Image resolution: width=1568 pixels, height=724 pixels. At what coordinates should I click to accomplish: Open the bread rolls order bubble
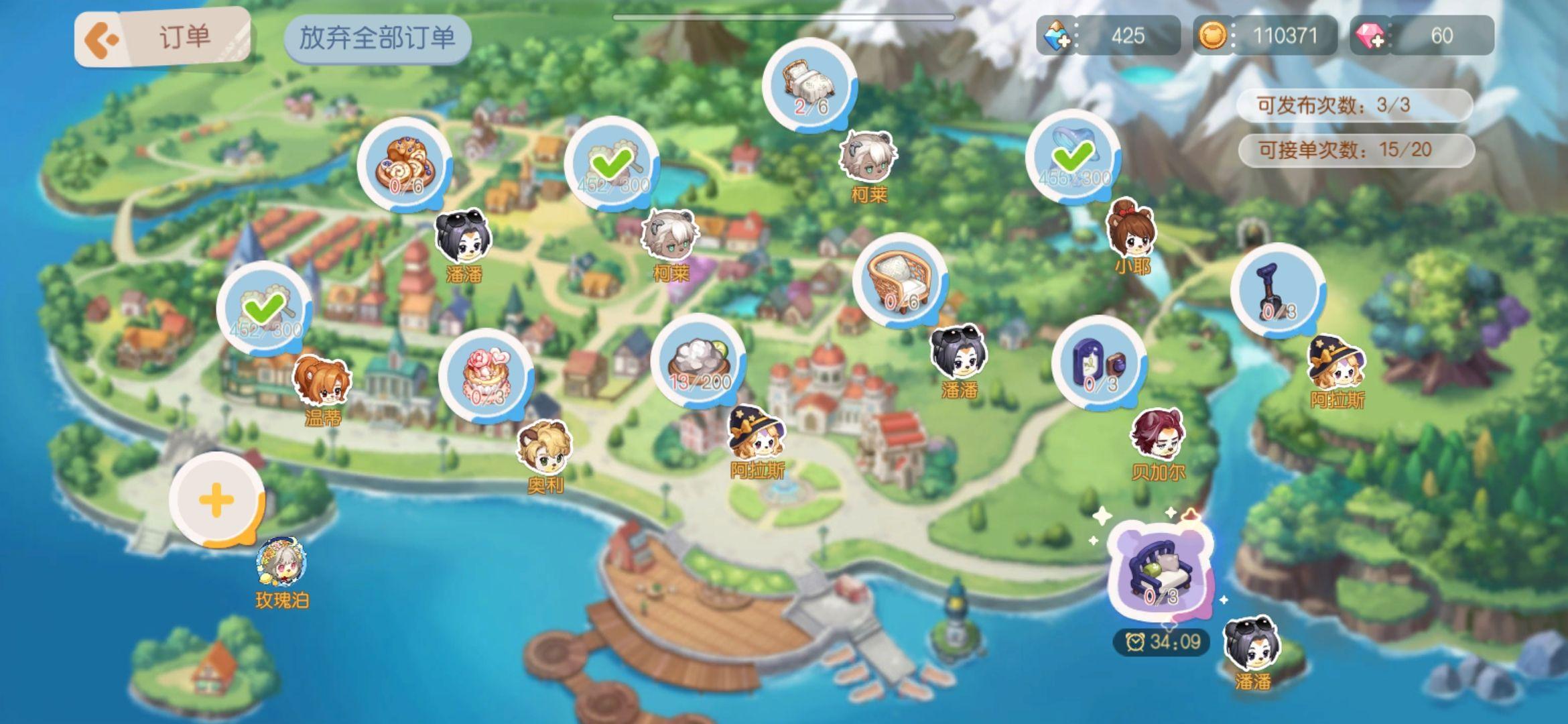coord(404,166)
